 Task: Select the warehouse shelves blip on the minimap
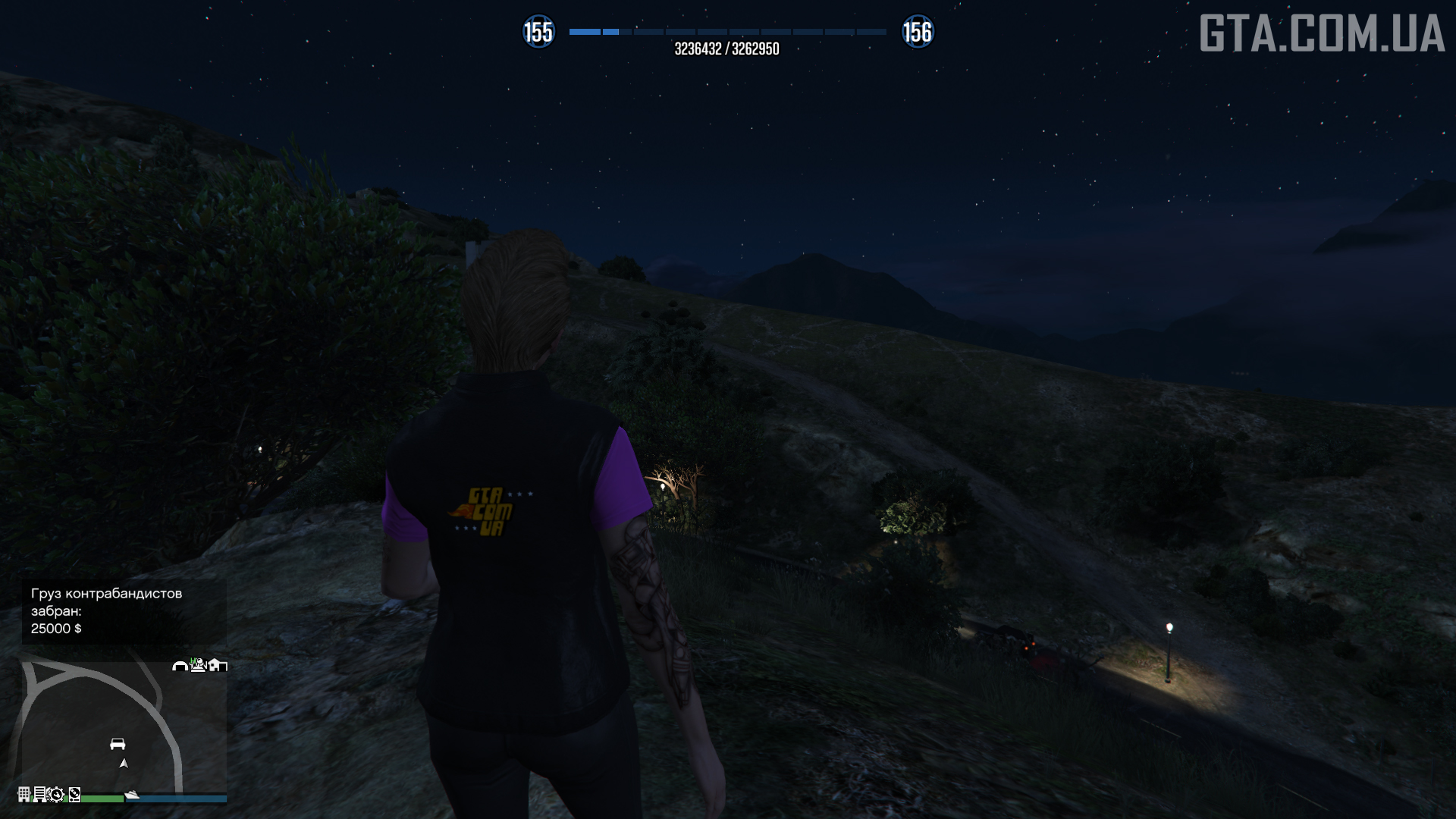39,794
